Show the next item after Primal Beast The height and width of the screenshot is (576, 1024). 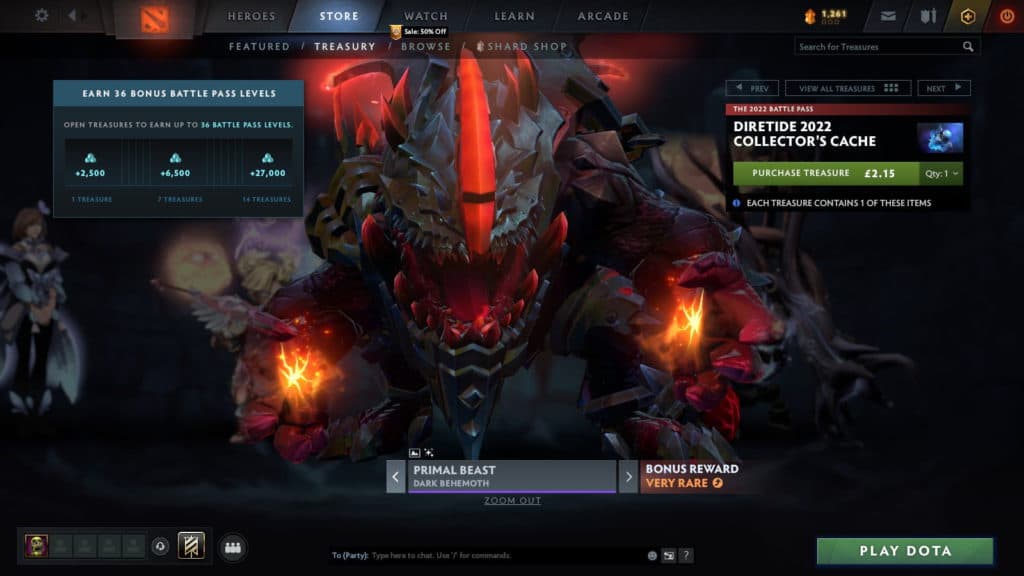(628, 476)
